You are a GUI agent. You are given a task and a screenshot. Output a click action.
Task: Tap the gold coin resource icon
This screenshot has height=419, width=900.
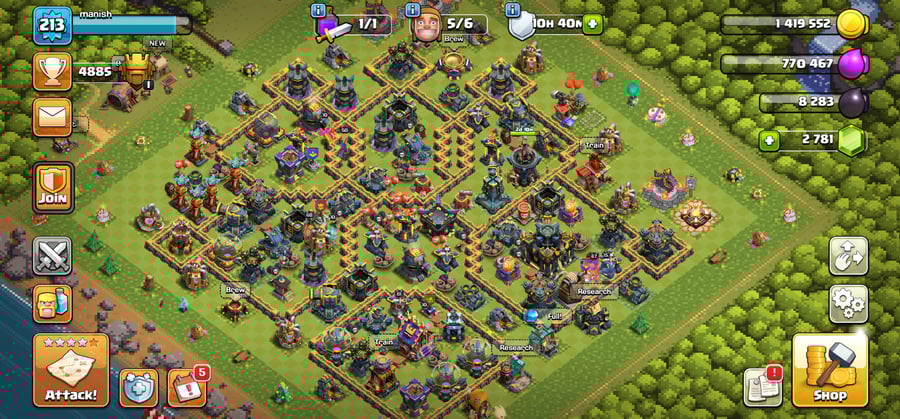tap(853, 23)
